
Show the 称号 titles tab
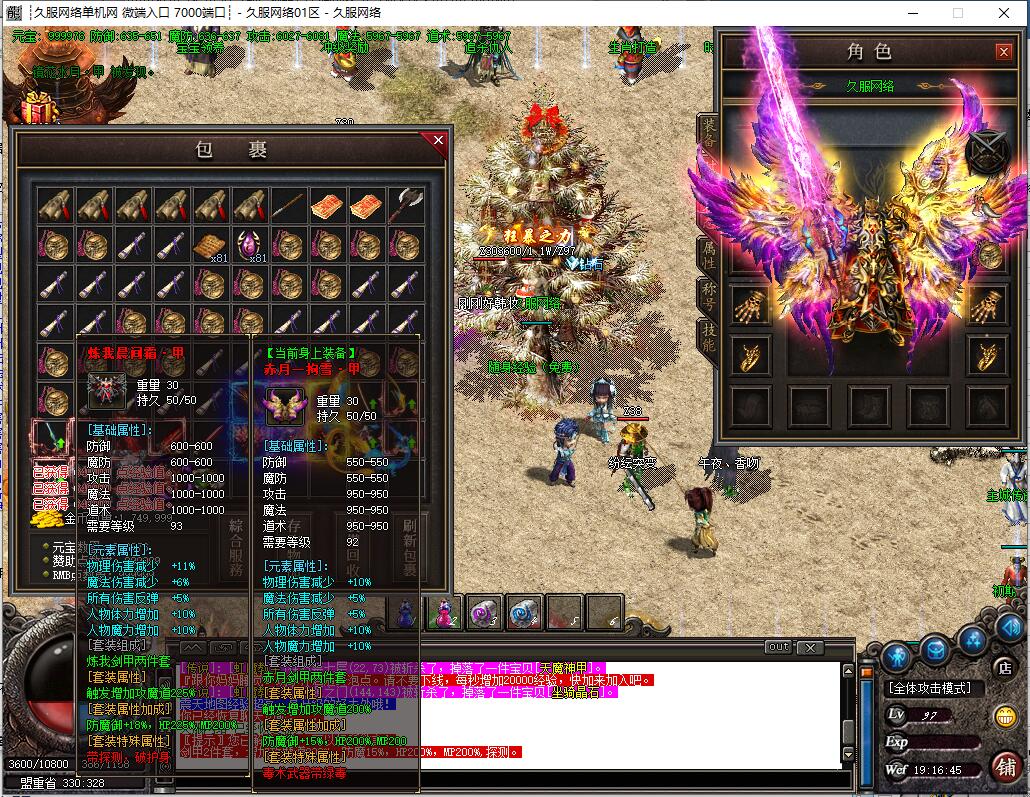pos(708,297)
